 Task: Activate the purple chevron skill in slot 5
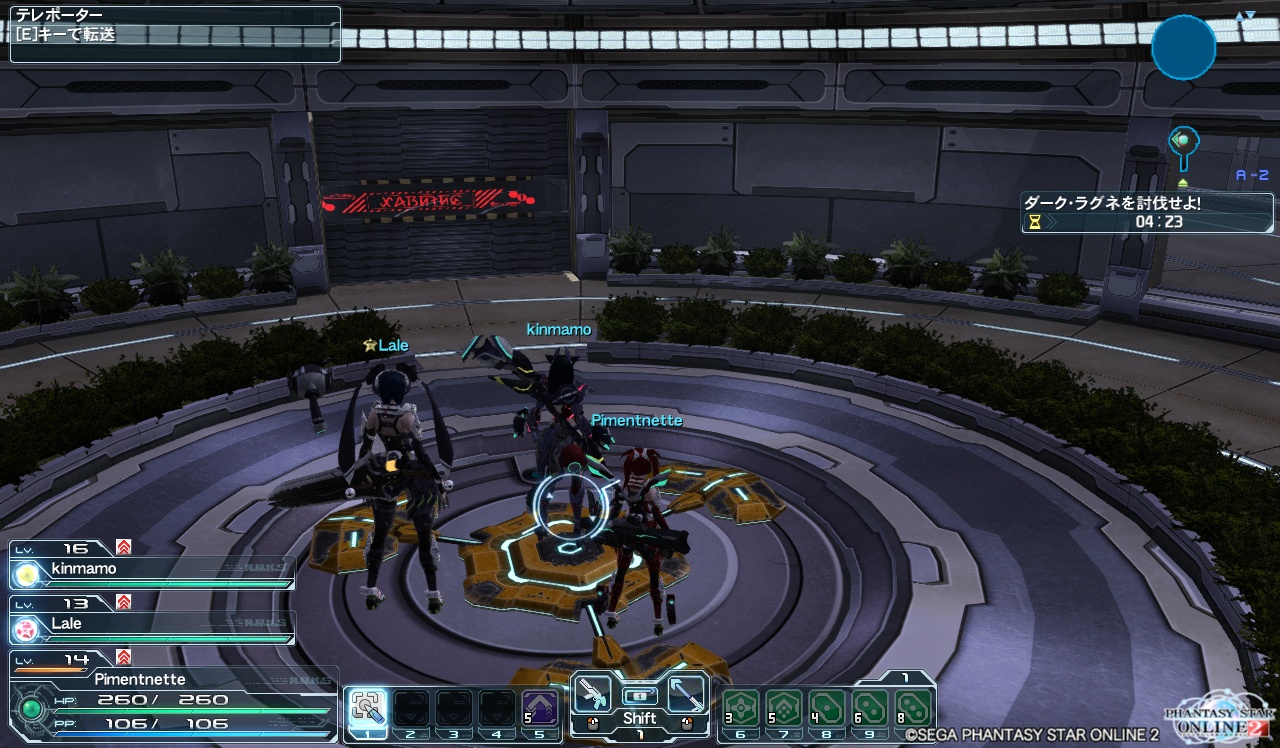[x=540, y=708]
